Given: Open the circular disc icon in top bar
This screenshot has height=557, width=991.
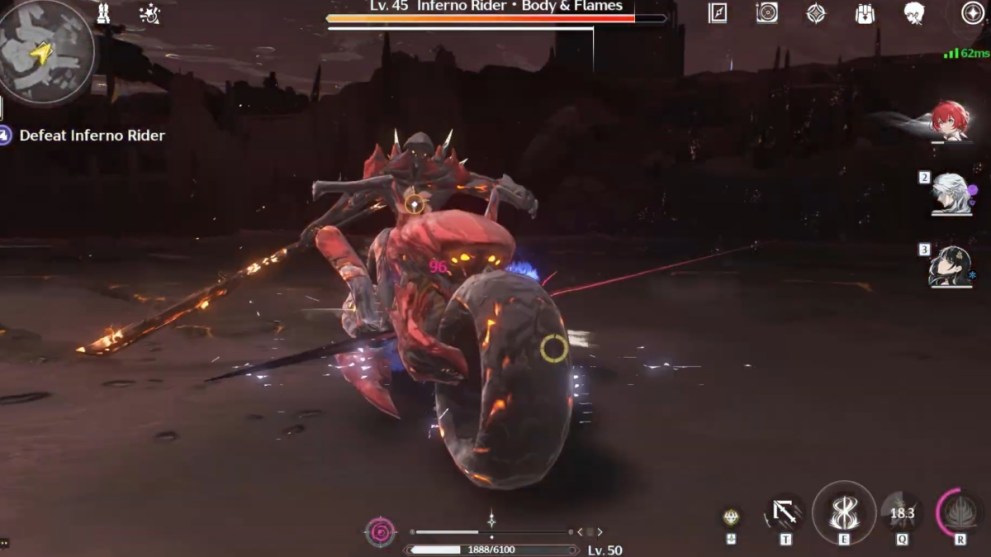Looking at the screenshot, I should click(767, 13).
